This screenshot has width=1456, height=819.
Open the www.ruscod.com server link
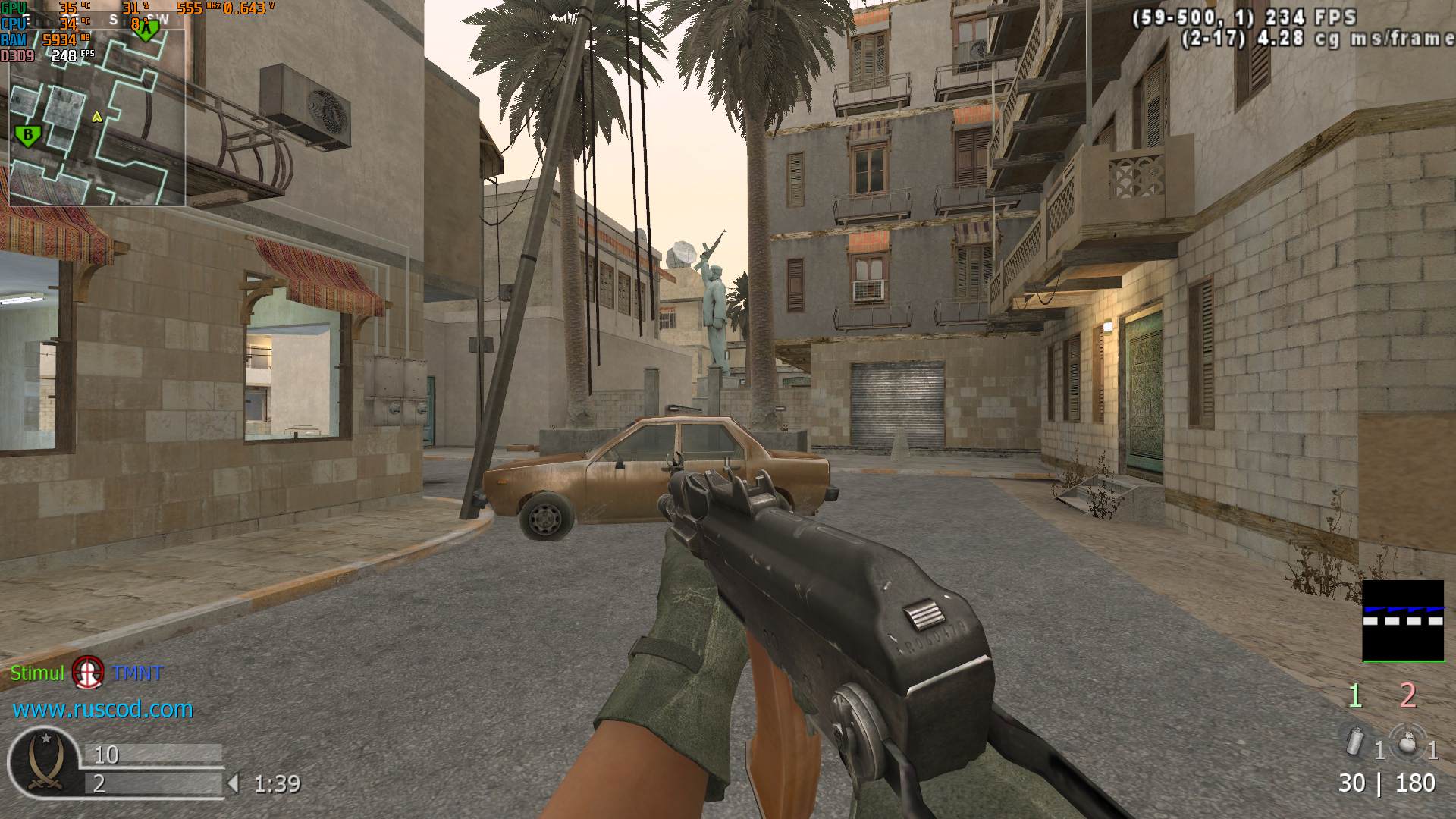[x=102, y=709]
